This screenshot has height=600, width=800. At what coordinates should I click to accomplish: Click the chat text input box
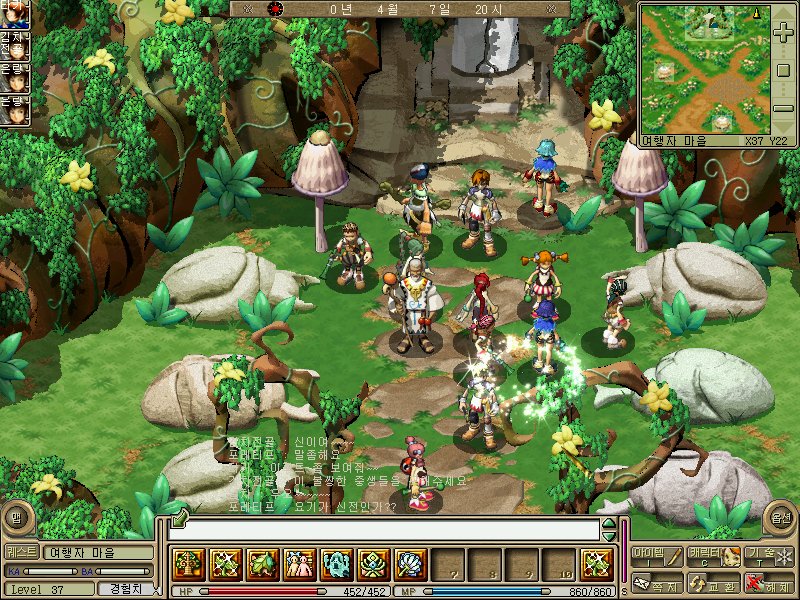pos(390,530)
